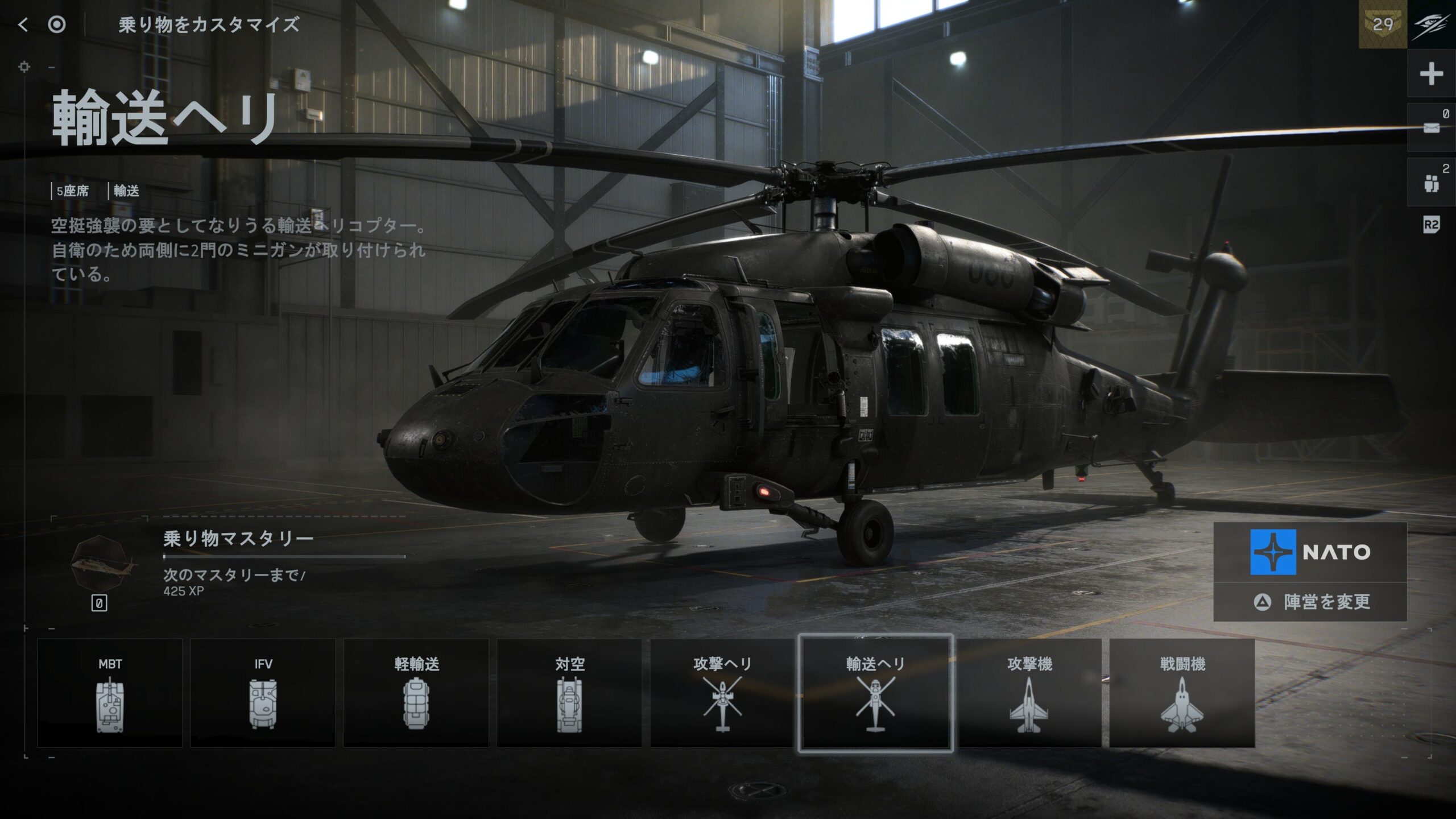Switch to the 攻撃機 attack jet
Image resolution: width=1456 pixels, height=819 pixels.
[1029, 693]
